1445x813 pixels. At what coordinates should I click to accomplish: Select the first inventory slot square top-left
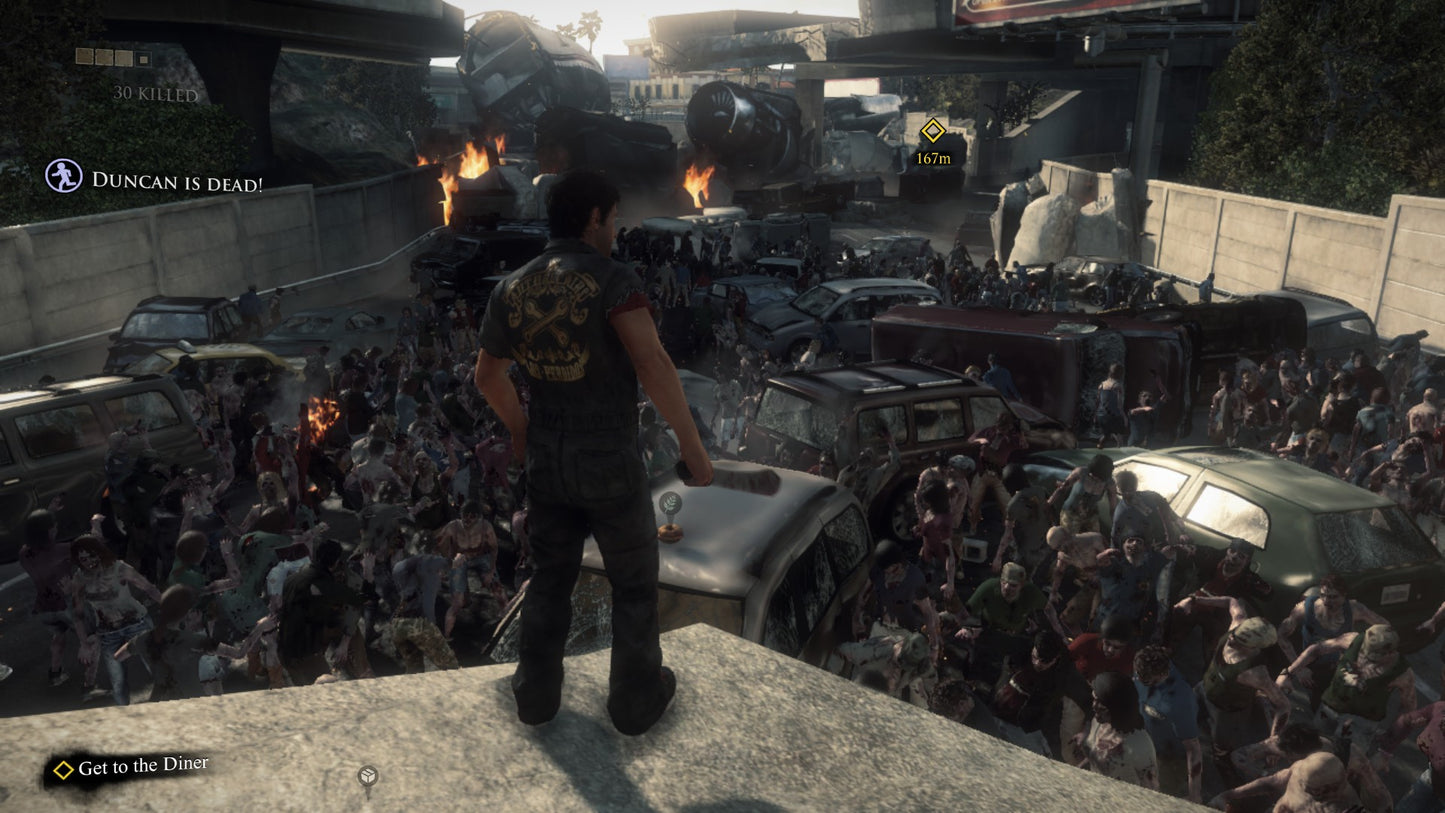(85, 56)
